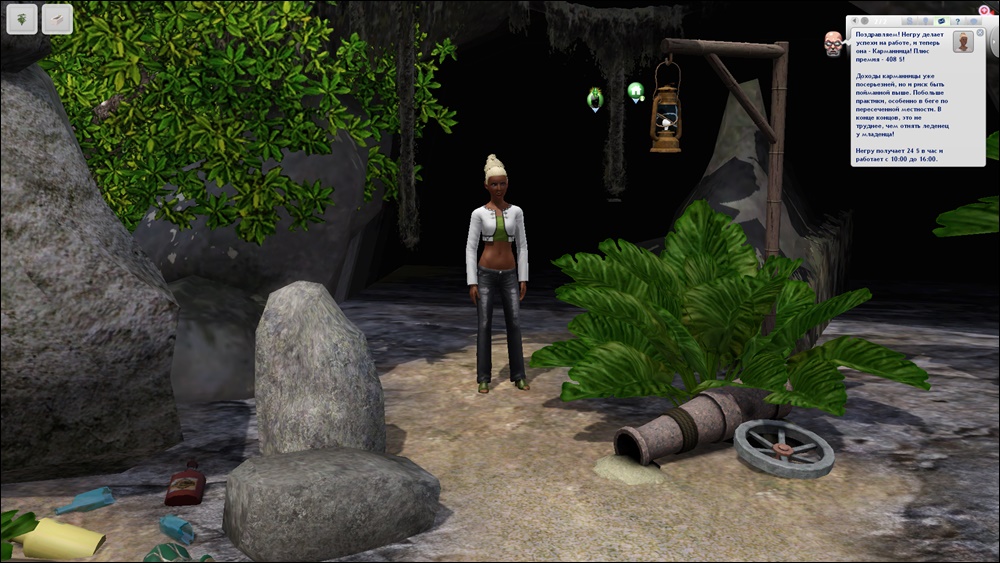This screenshot has width=1000, height=563.
Task: Click the box icon button
Action: click(x=57, y=18)
